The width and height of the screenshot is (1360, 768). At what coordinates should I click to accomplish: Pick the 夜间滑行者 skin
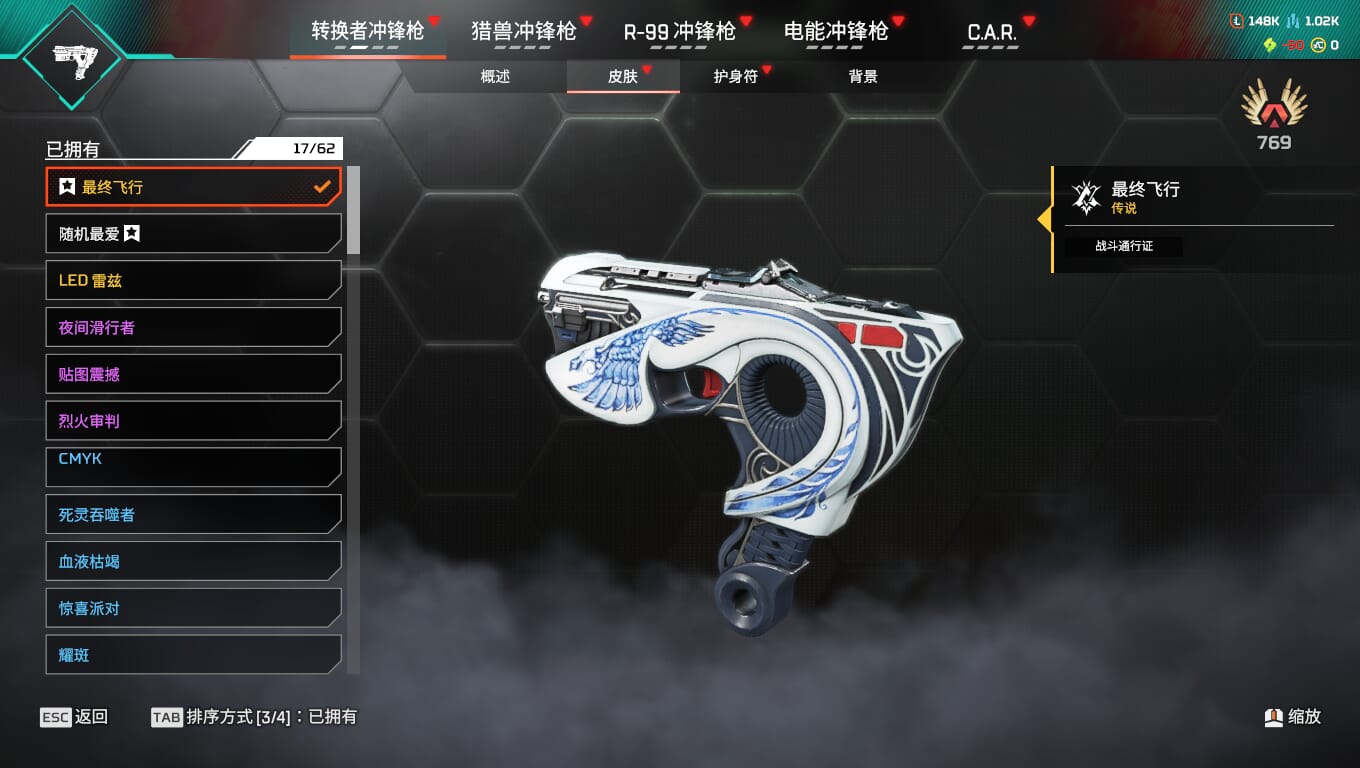tap(193, 328)
